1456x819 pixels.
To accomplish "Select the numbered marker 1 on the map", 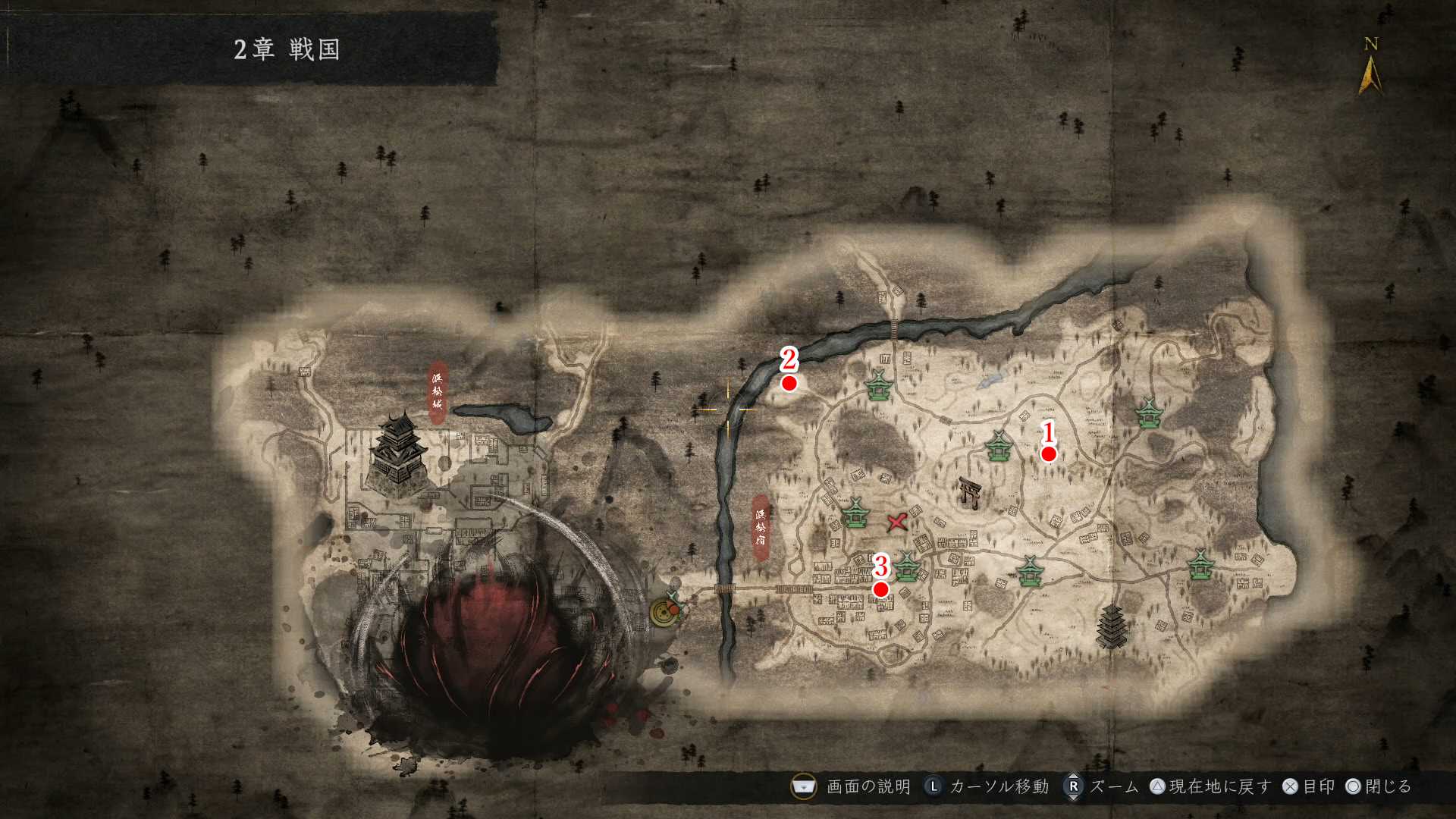I will coord(1048,453).
